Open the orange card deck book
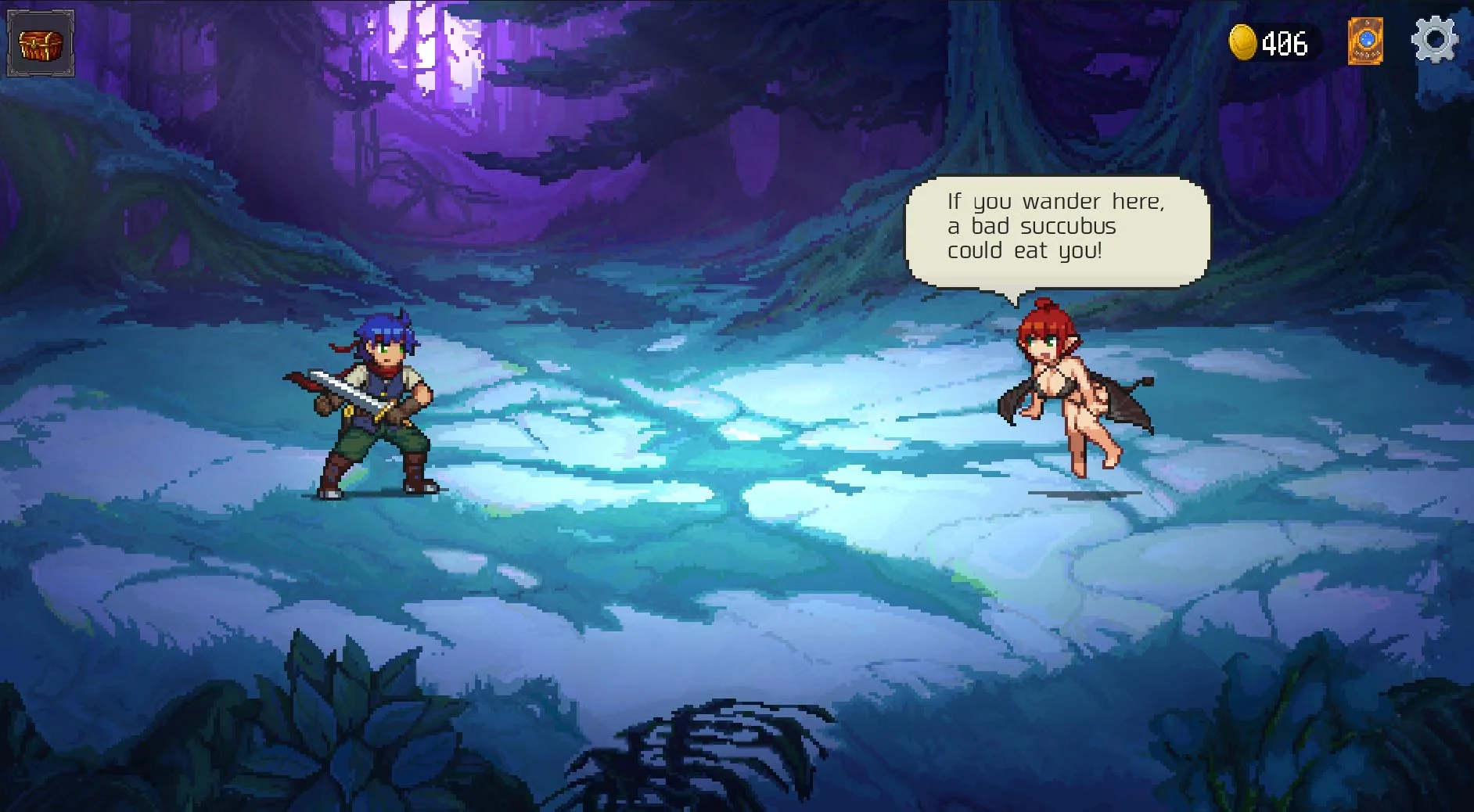Screen dimensions: 1474x812 tap(1365, 41)
